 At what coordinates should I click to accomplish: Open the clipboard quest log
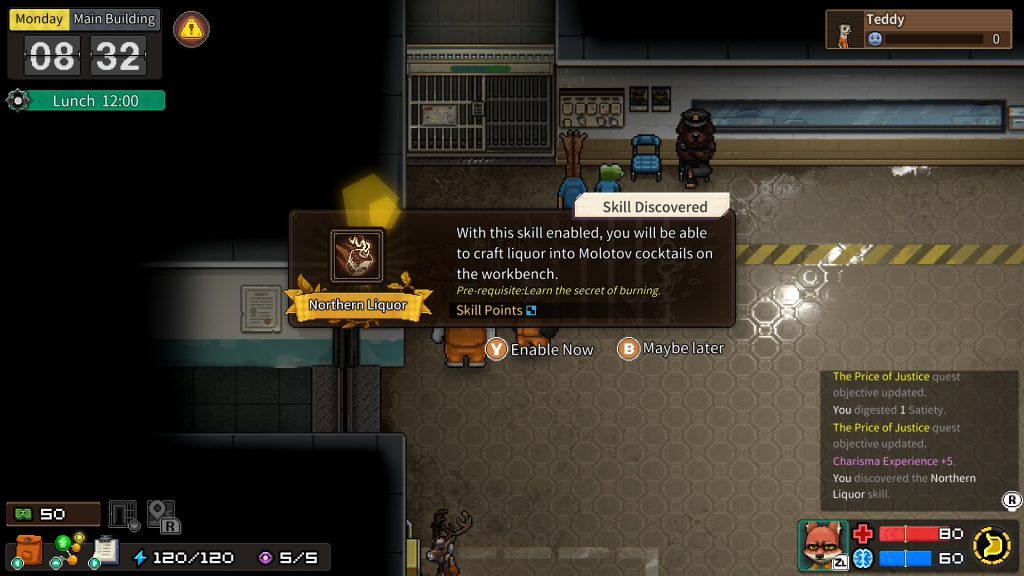pos(106,550)
